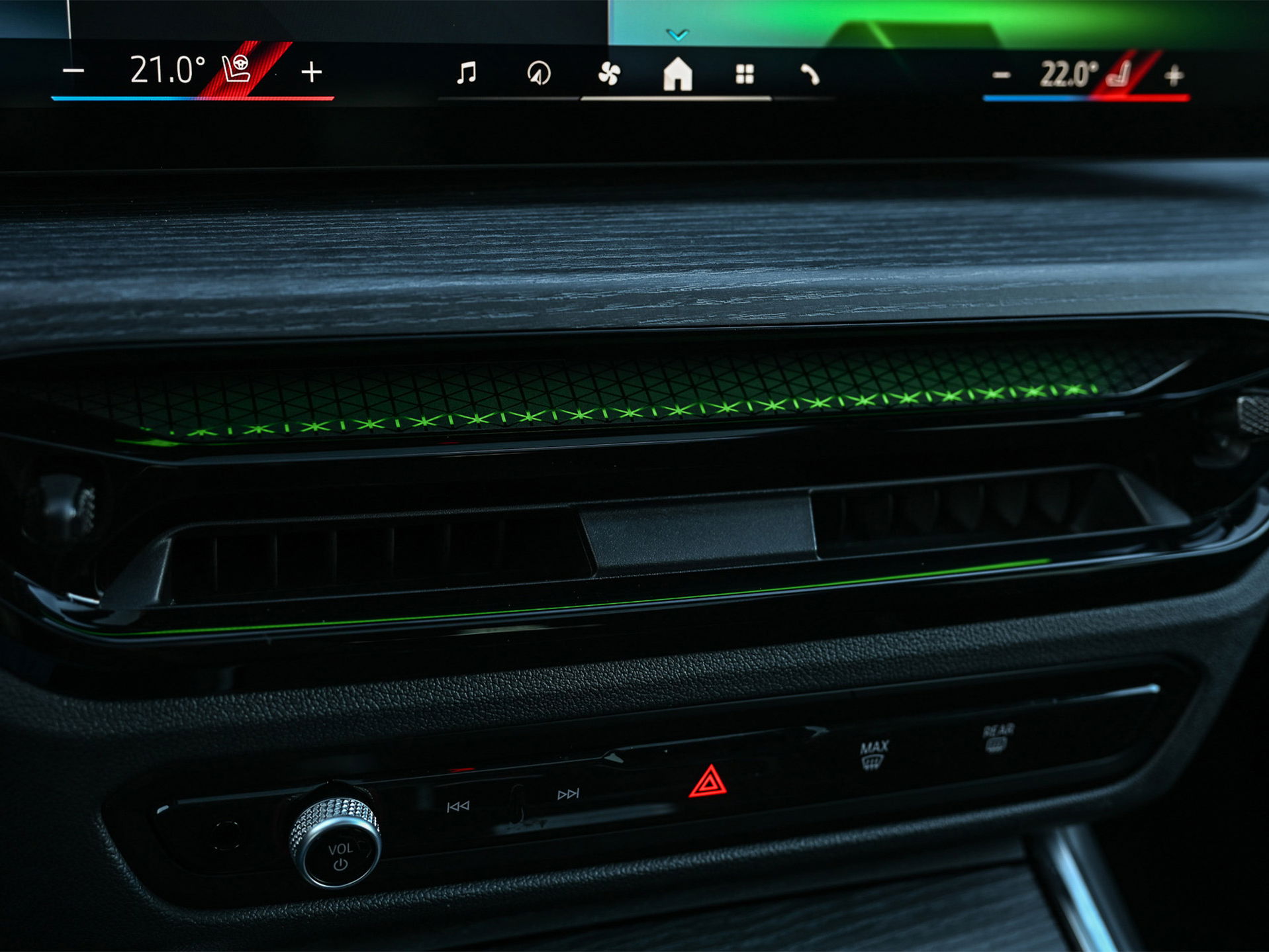Open the phone menu
This screenshot has height=952, width=1269.
coord(810,75)
